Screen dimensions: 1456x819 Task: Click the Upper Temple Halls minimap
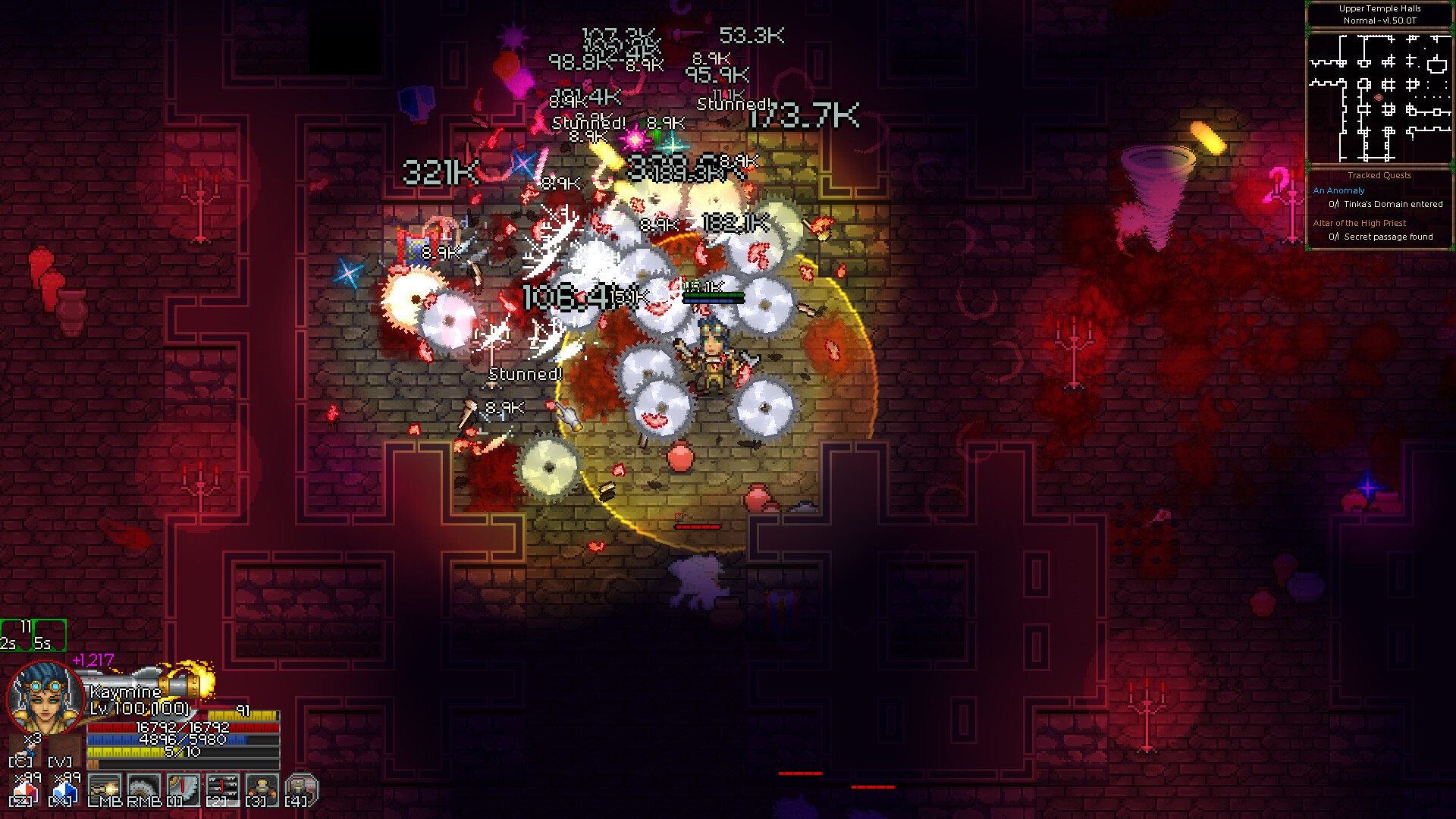point(1379,96)
